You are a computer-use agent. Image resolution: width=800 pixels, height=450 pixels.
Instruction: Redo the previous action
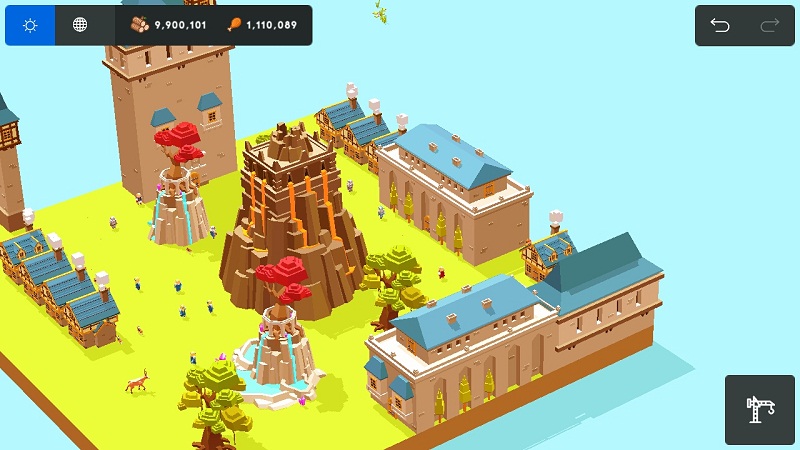click(769, 26)
